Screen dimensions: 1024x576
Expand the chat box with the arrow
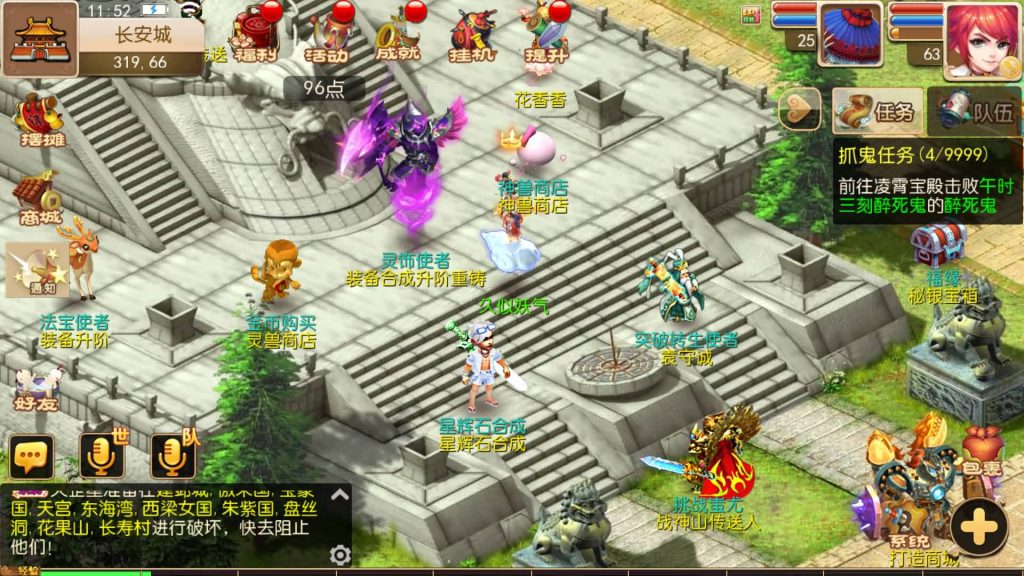coord(339,494)
